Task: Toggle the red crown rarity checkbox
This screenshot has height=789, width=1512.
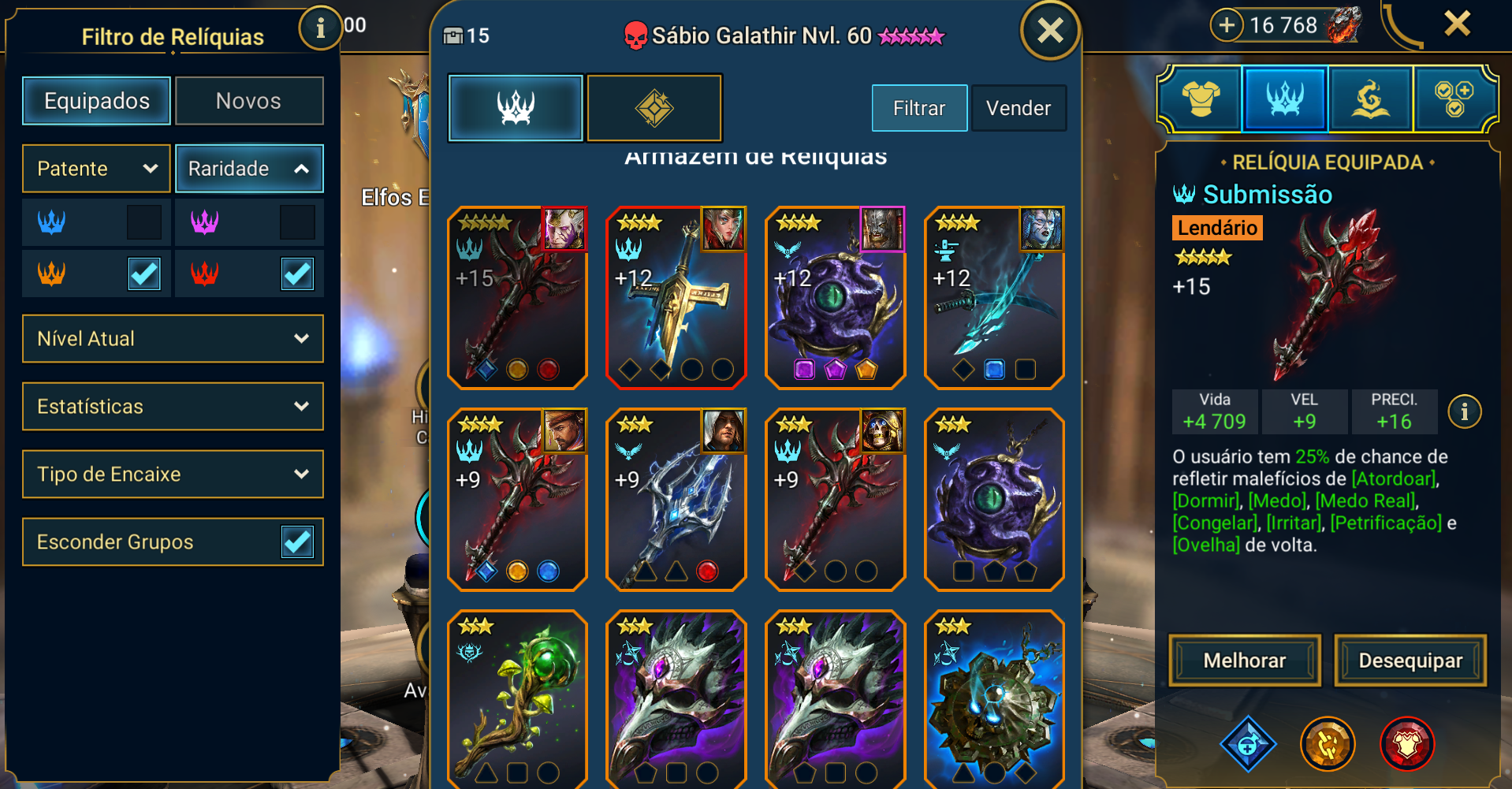Action: [297, 274]
